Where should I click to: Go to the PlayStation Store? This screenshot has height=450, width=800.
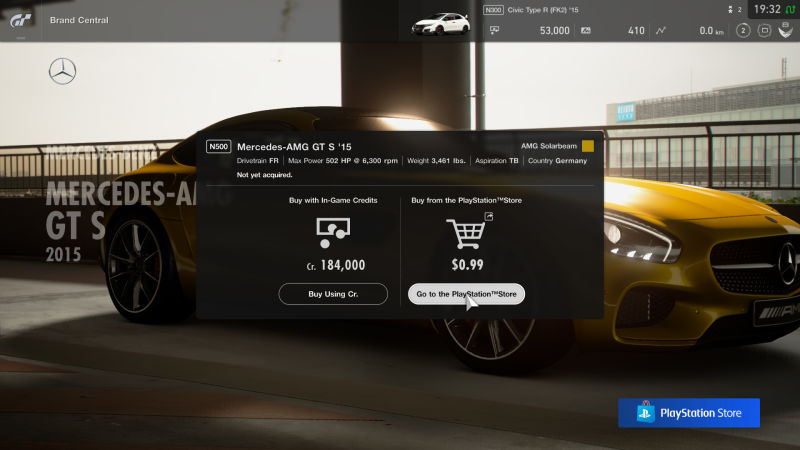(466, 294)
